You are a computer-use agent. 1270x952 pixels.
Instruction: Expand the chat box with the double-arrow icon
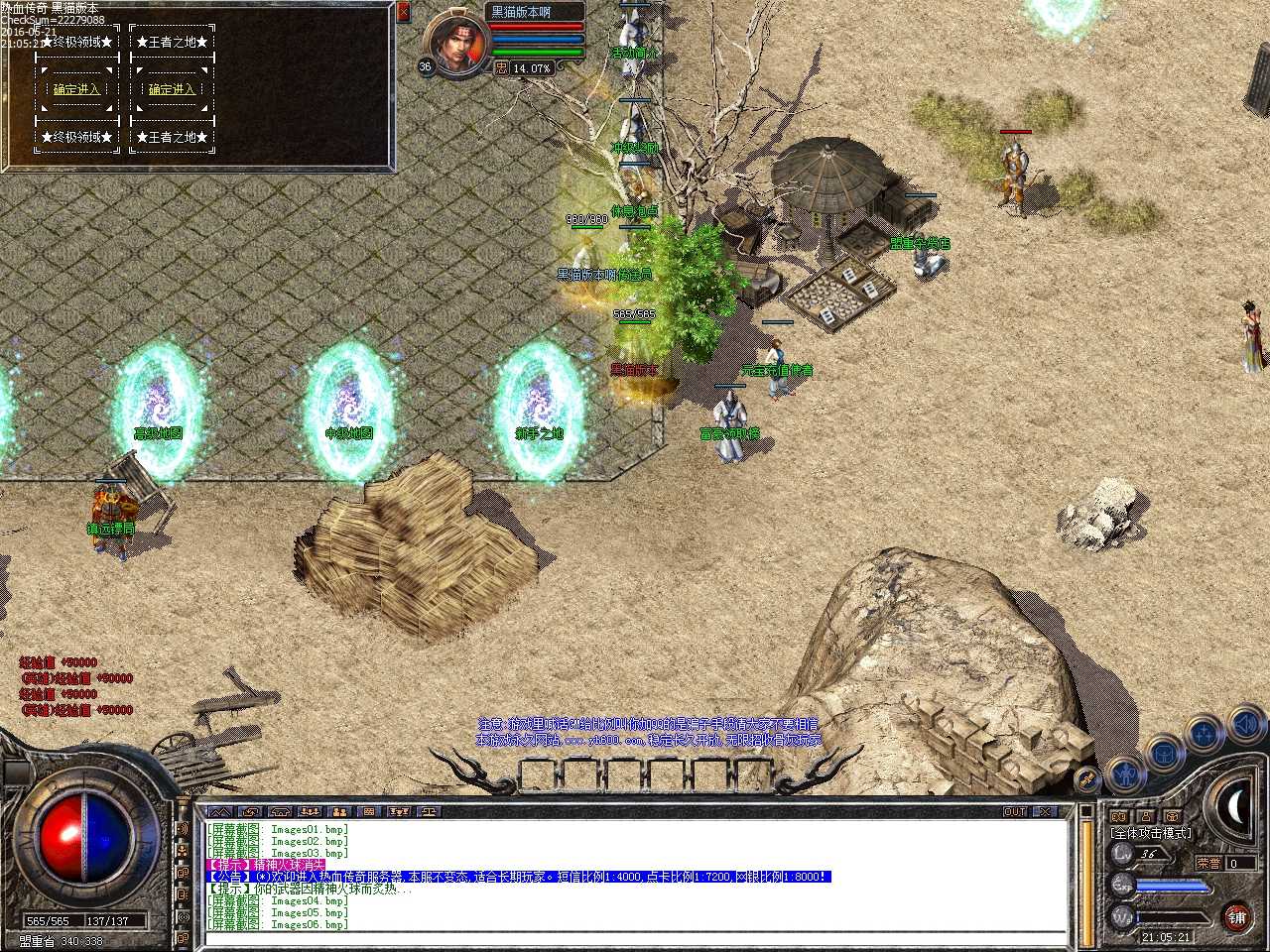220,811
